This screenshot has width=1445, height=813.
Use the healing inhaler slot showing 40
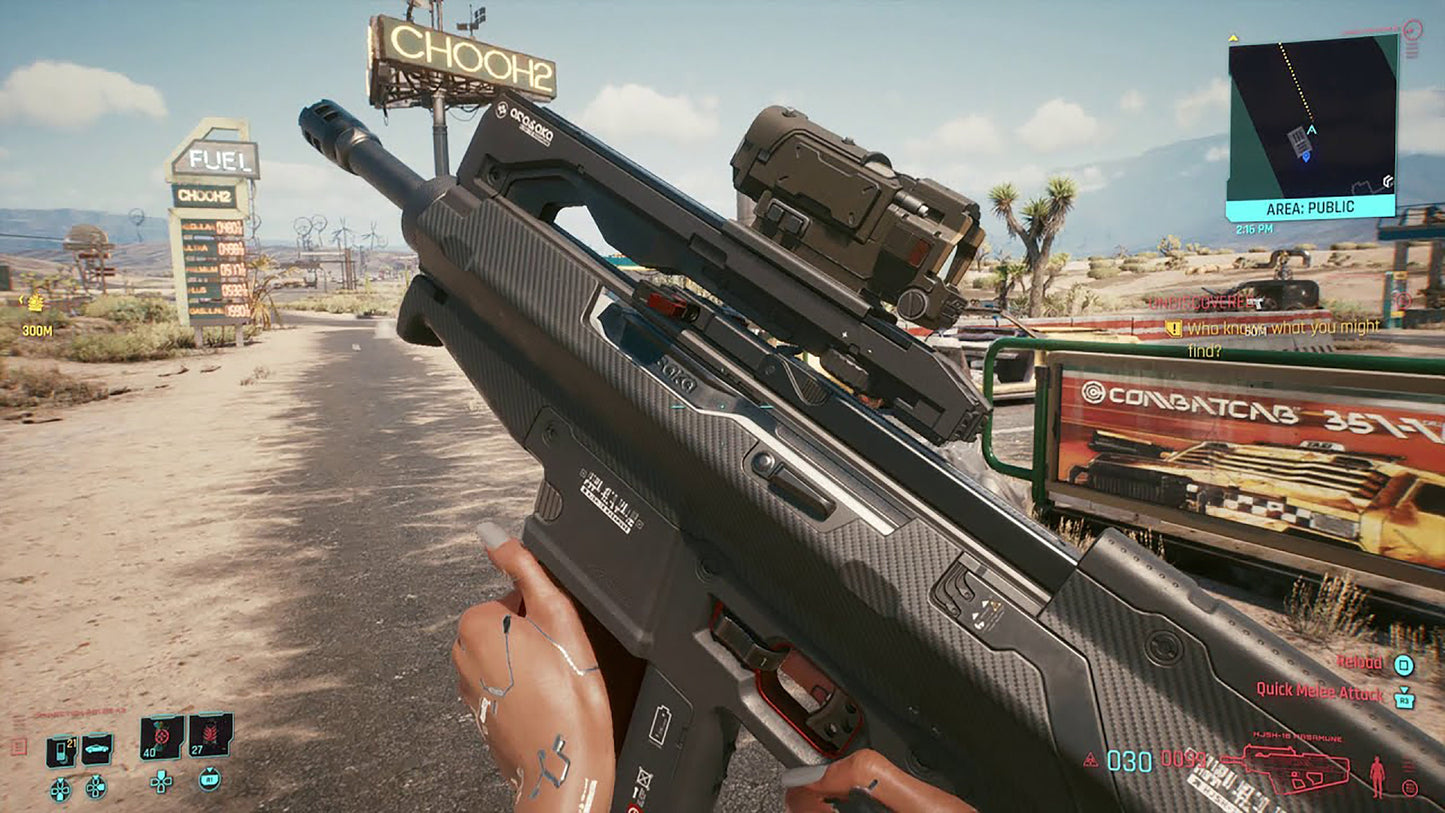pos(161,738)
